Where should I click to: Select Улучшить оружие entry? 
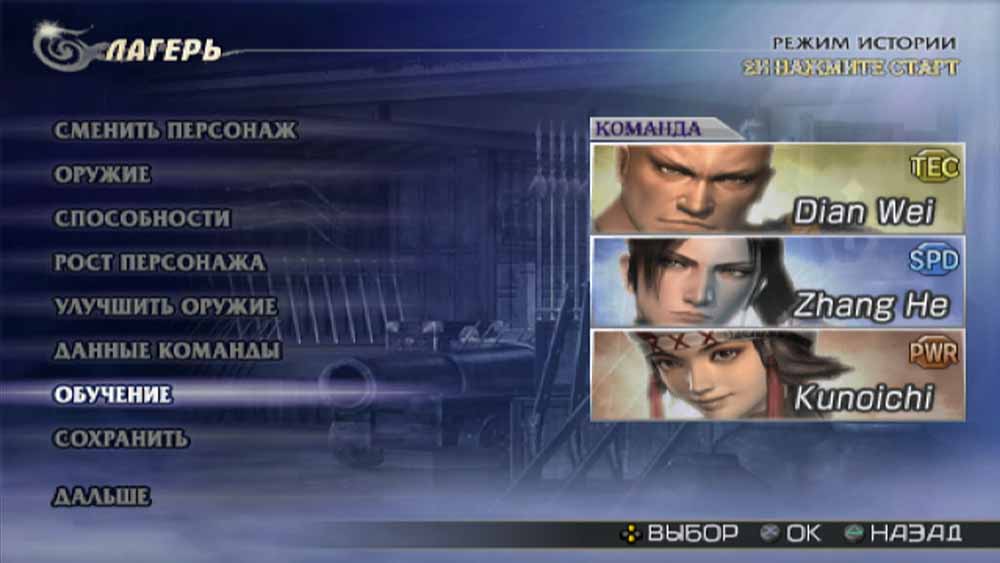(x=165, y=307)
